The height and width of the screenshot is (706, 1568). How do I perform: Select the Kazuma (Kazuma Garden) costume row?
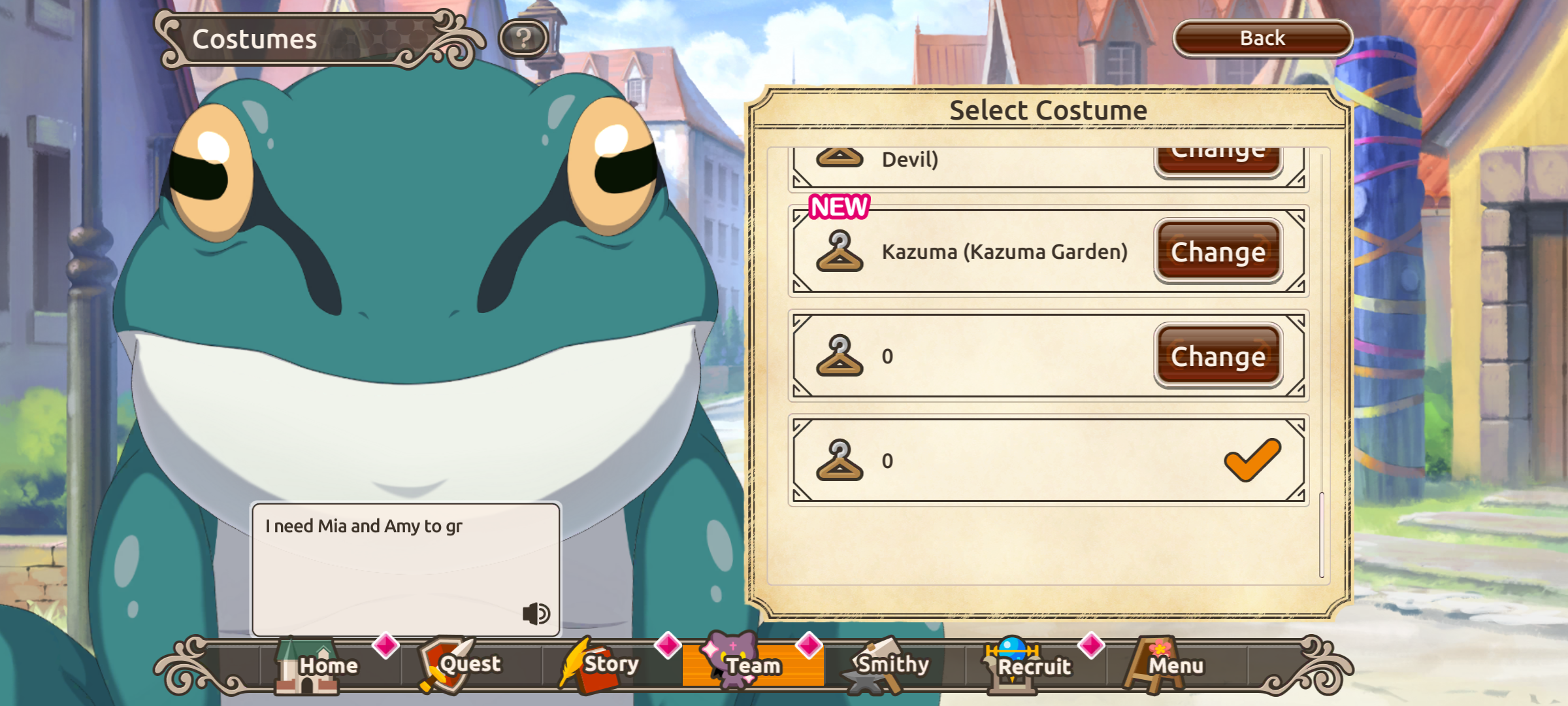click(1004, 252)
